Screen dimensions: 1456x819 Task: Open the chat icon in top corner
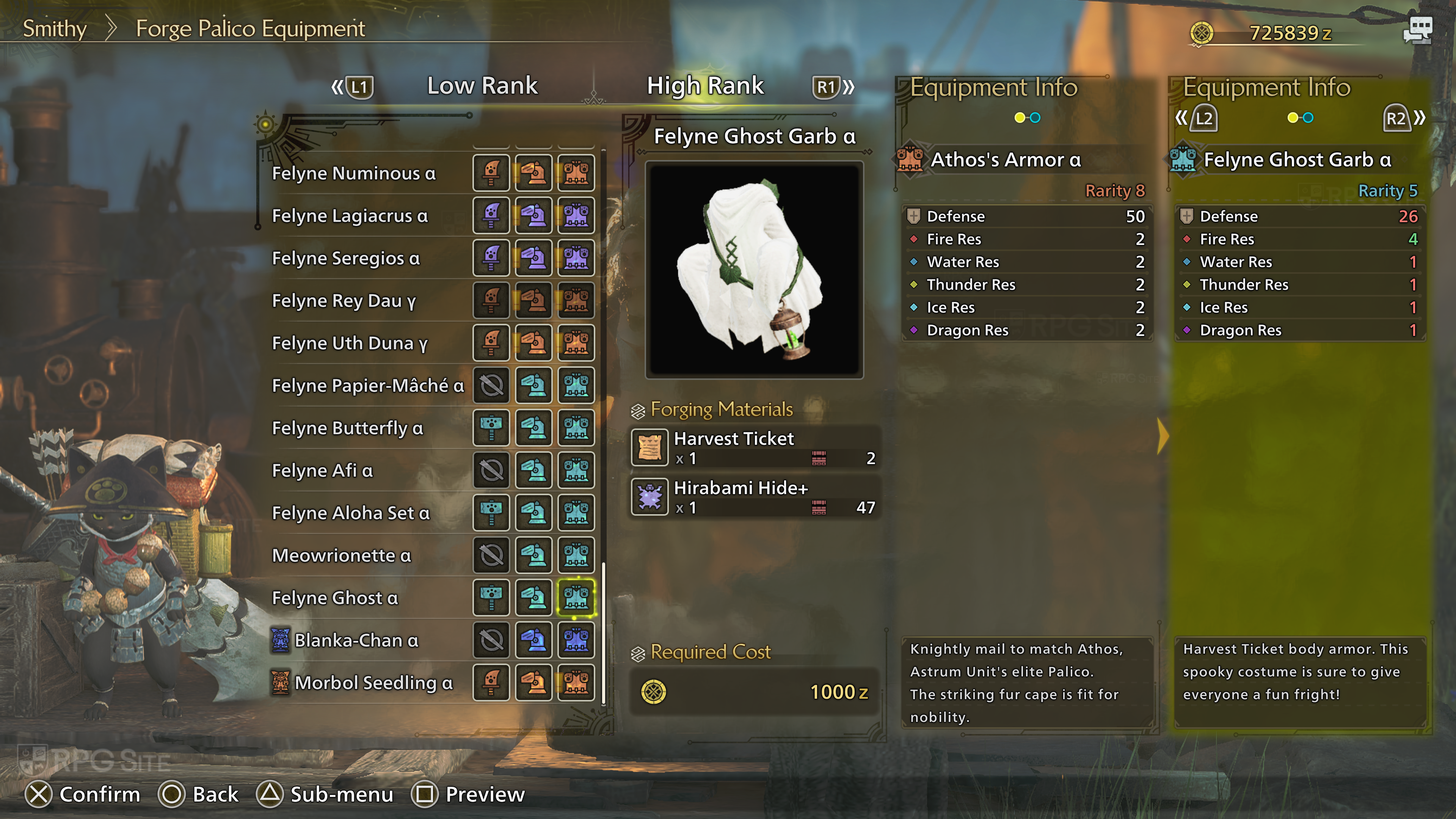click(x=1418, y=30)
